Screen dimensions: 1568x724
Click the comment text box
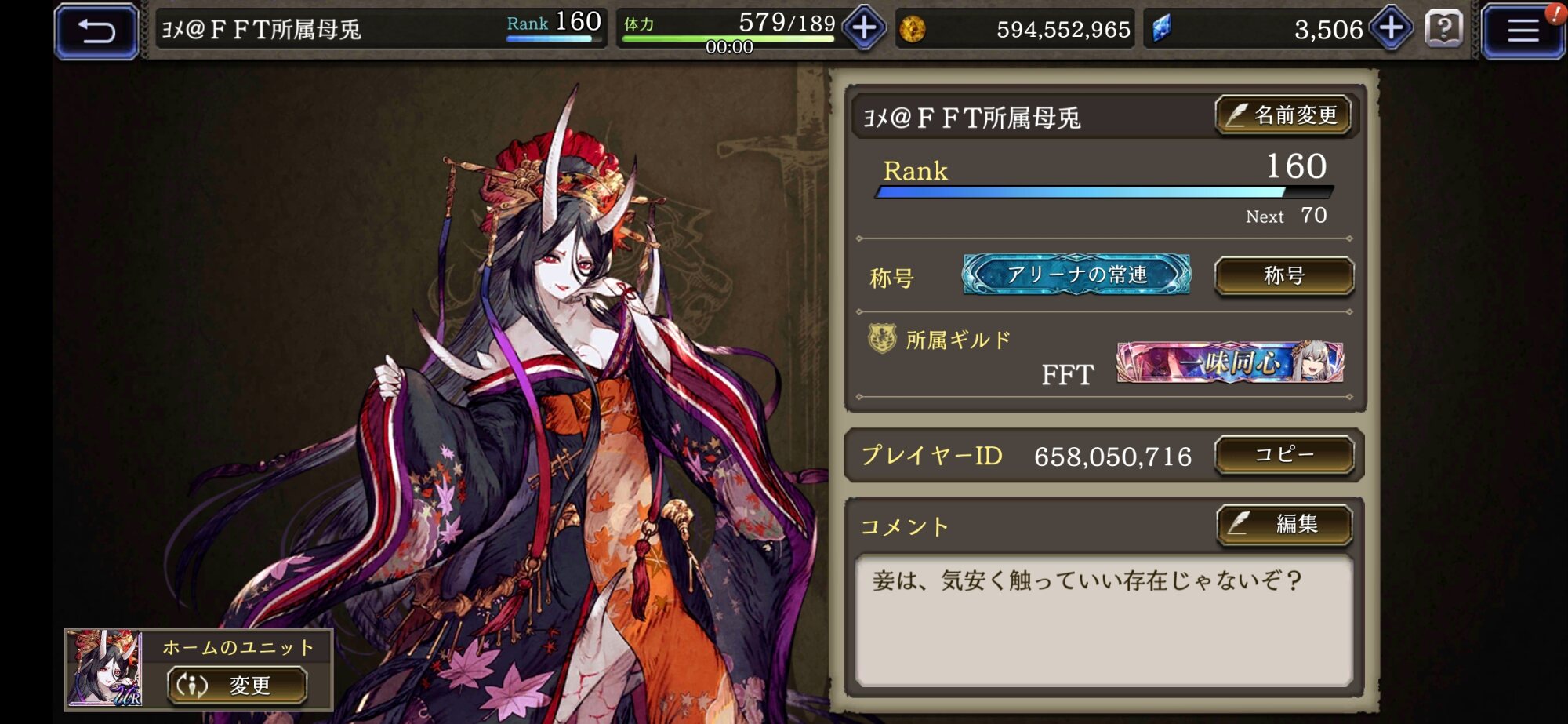1103,620
